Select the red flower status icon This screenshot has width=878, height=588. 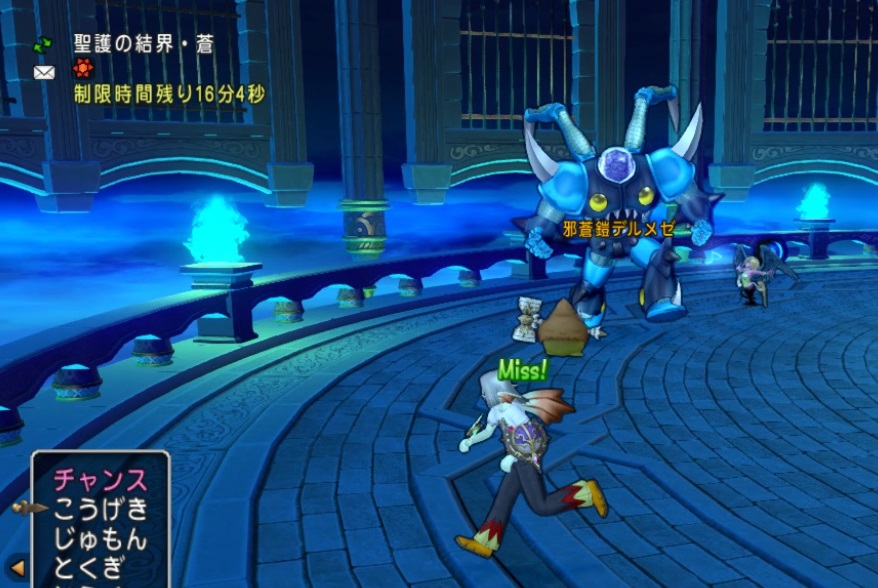click(83, 69)
